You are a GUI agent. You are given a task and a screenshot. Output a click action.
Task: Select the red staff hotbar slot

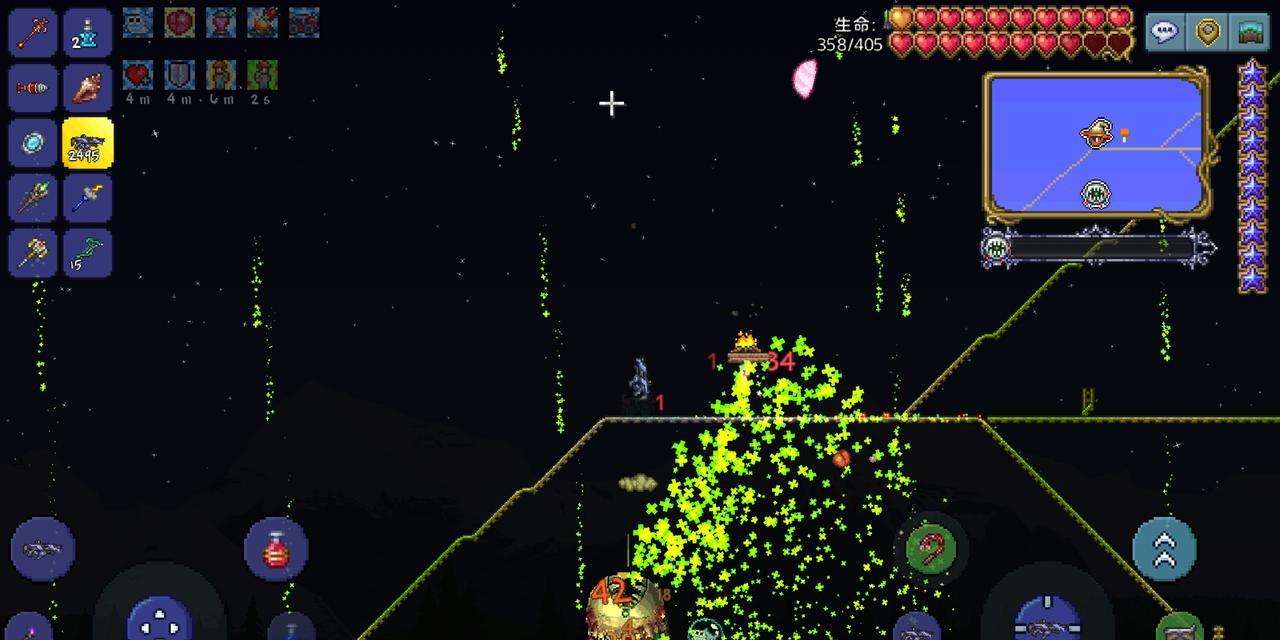click(33, 34)
